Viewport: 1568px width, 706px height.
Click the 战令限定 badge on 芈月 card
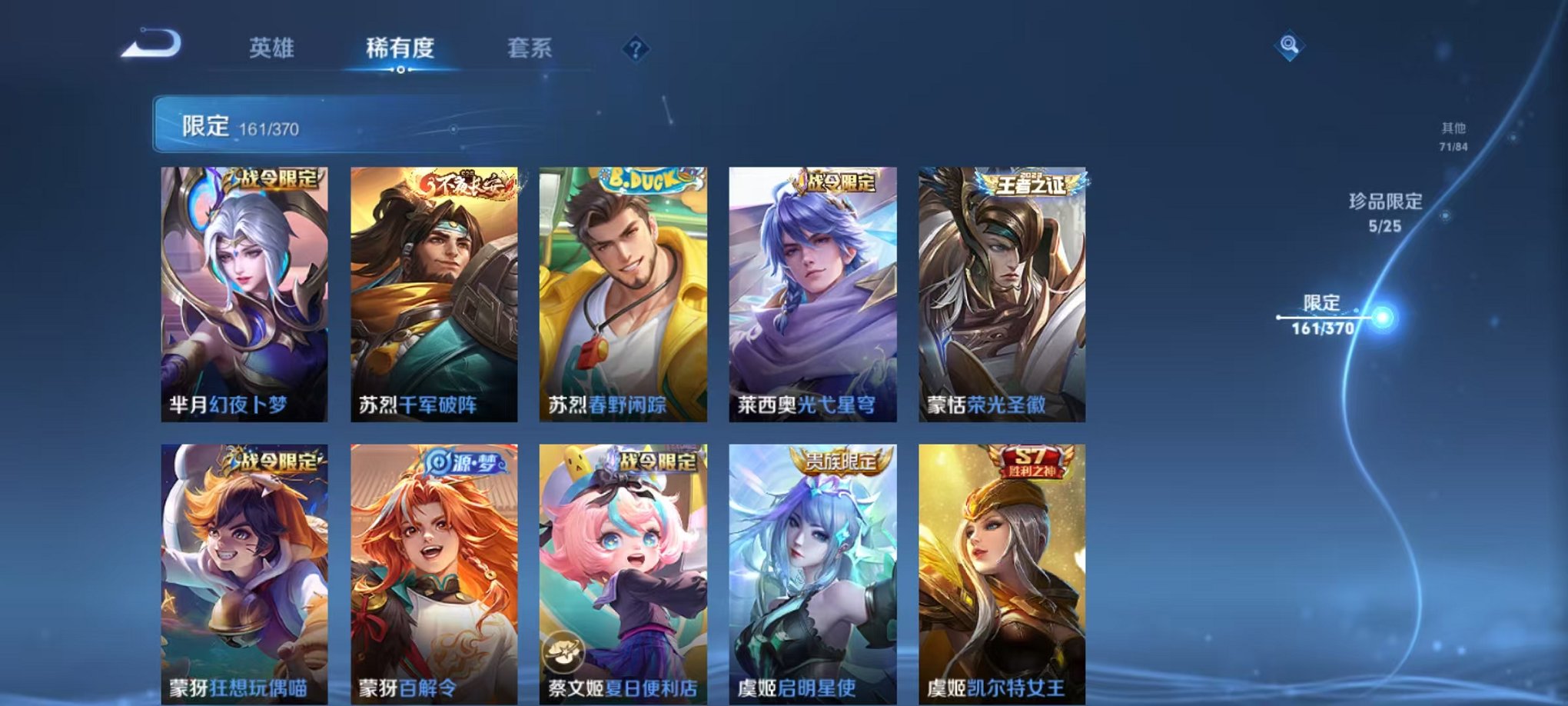(271, 178)
